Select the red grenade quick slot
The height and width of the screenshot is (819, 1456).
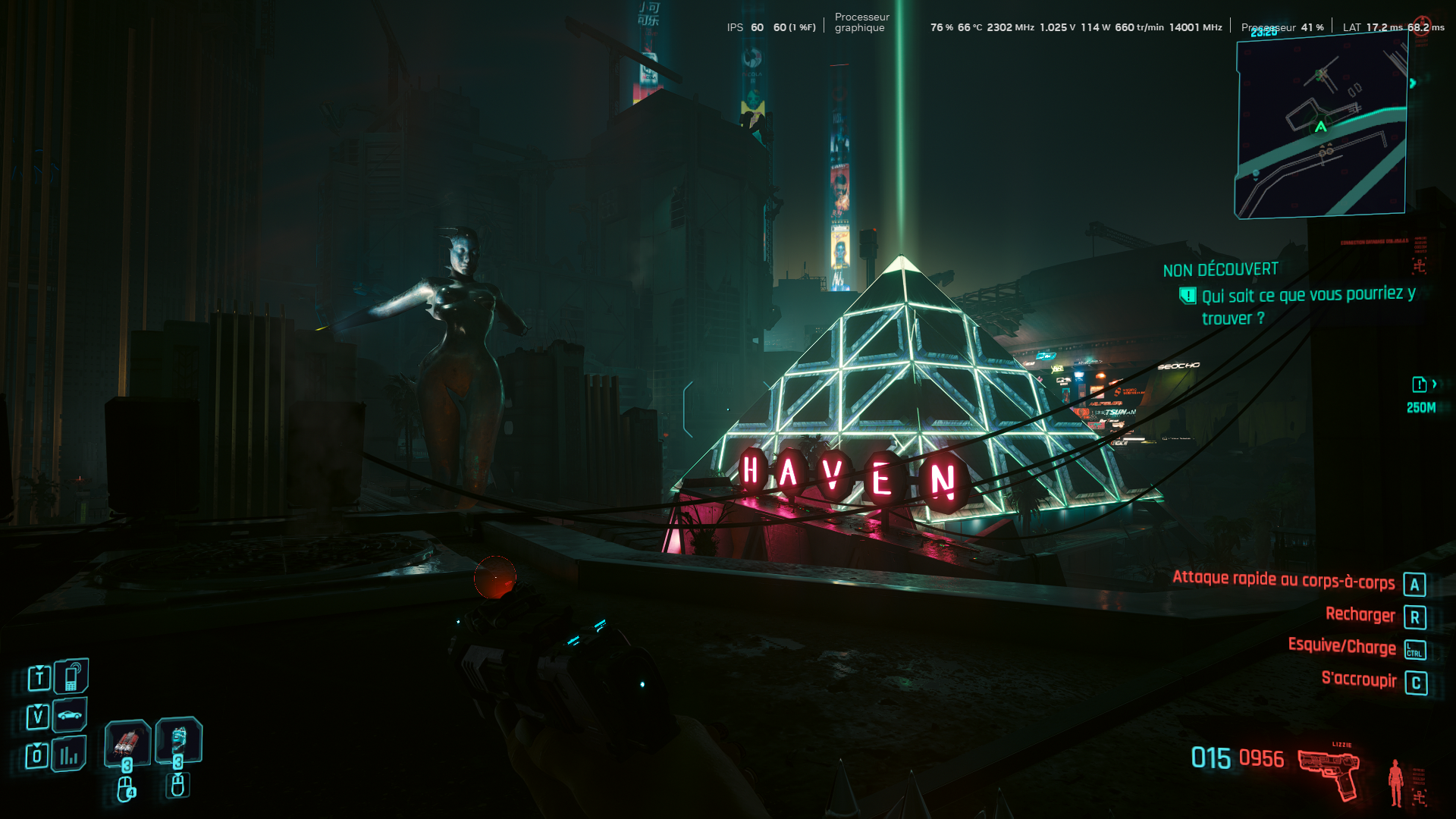pyautogui.click(x=127, y=742)
